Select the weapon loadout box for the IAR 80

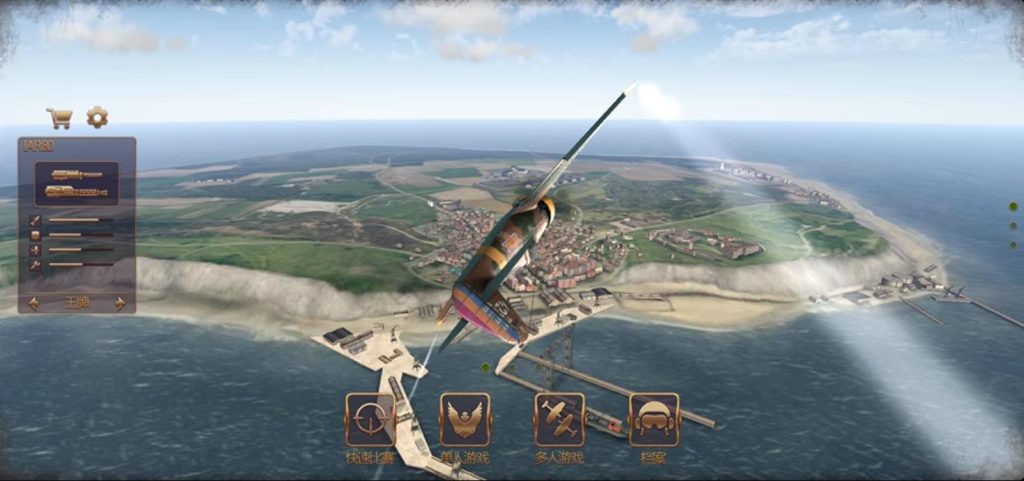pyautogui.click(x=77, y=183)
